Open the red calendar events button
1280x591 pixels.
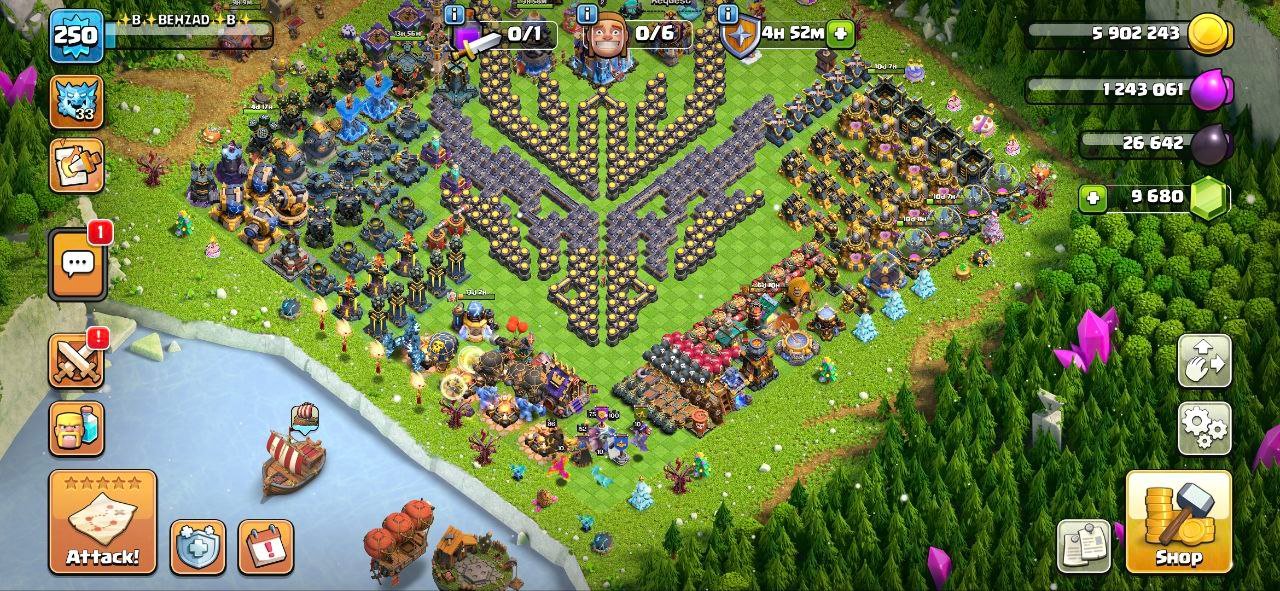tap(265, 547)
